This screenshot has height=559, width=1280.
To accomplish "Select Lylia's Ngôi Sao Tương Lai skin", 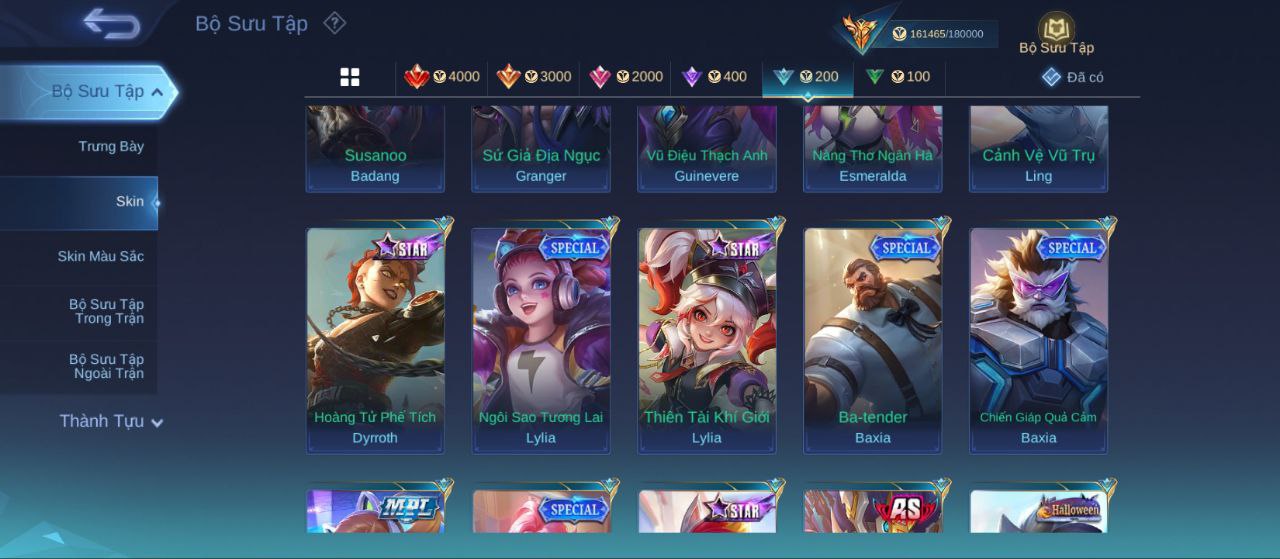I will 541,340.
